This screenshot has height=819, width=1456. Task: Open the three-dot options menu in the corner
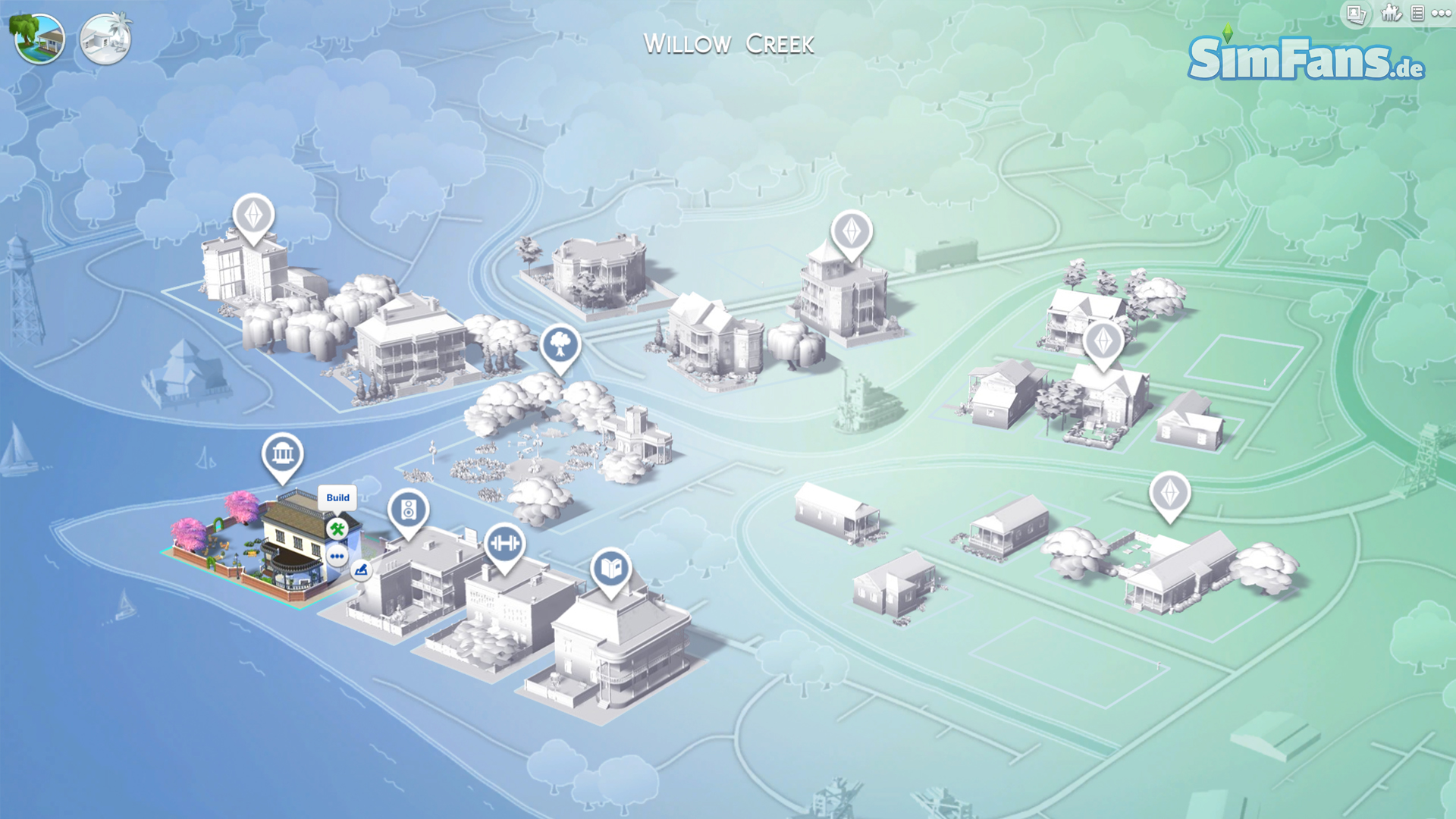click(x=1441, y=14)
